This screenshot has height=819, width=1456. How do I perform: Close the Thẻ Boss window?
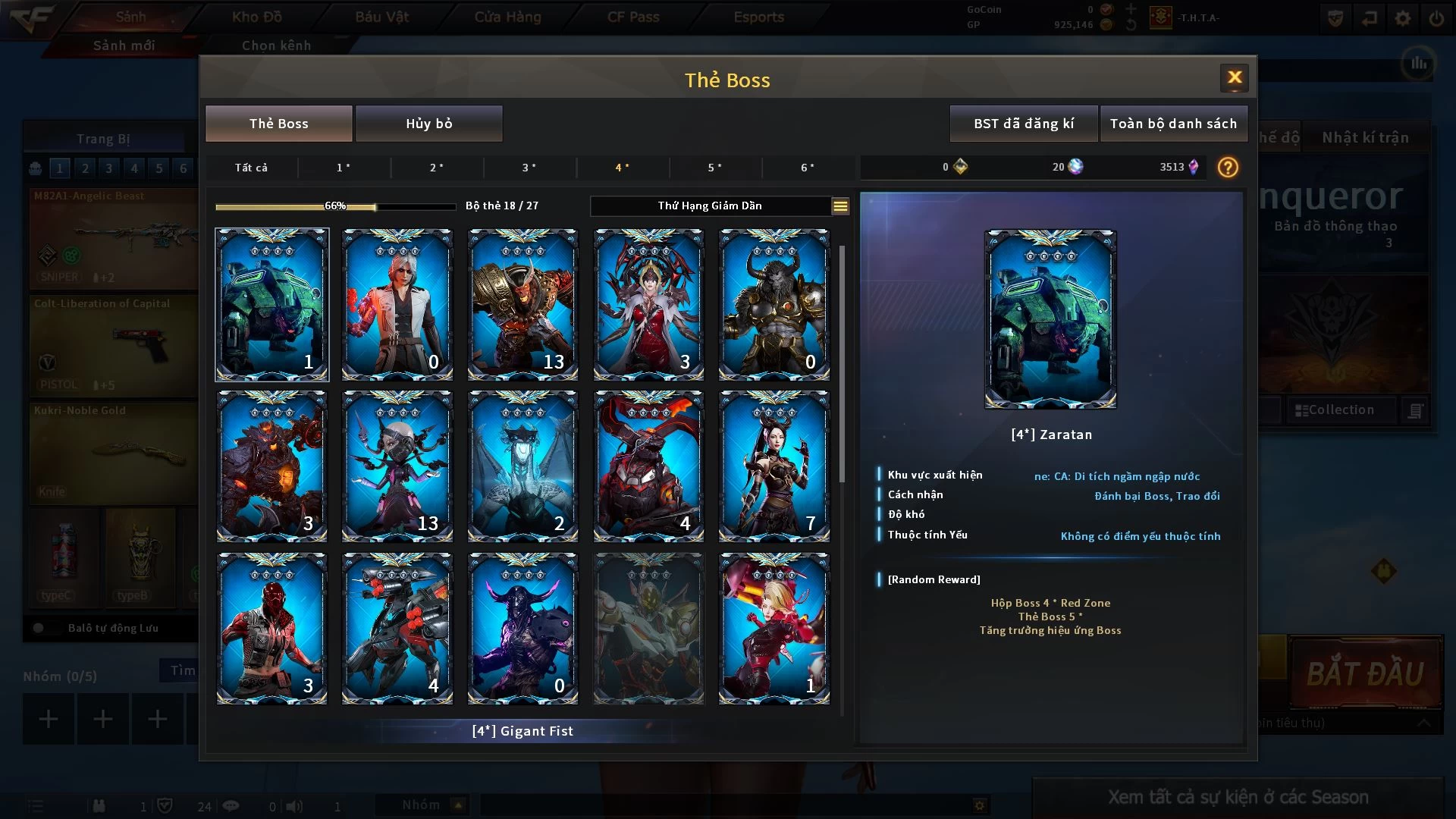pos(1234,77)
